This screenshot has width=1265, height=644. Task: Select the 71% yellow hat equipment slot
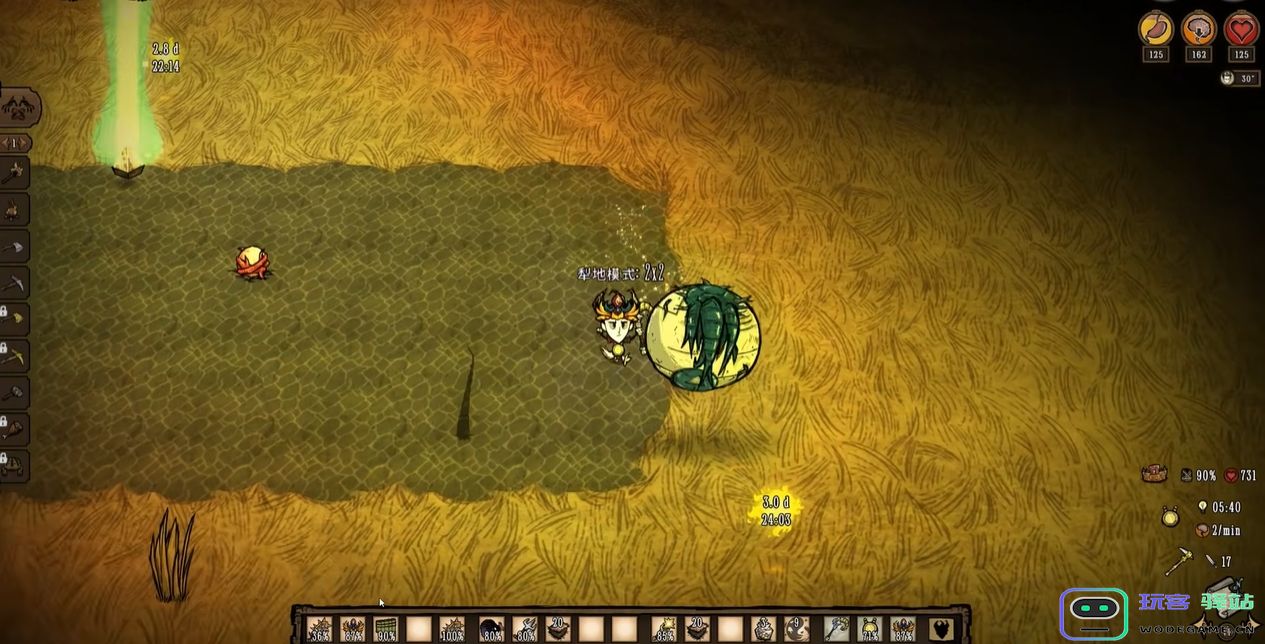(x=870, y=628)
